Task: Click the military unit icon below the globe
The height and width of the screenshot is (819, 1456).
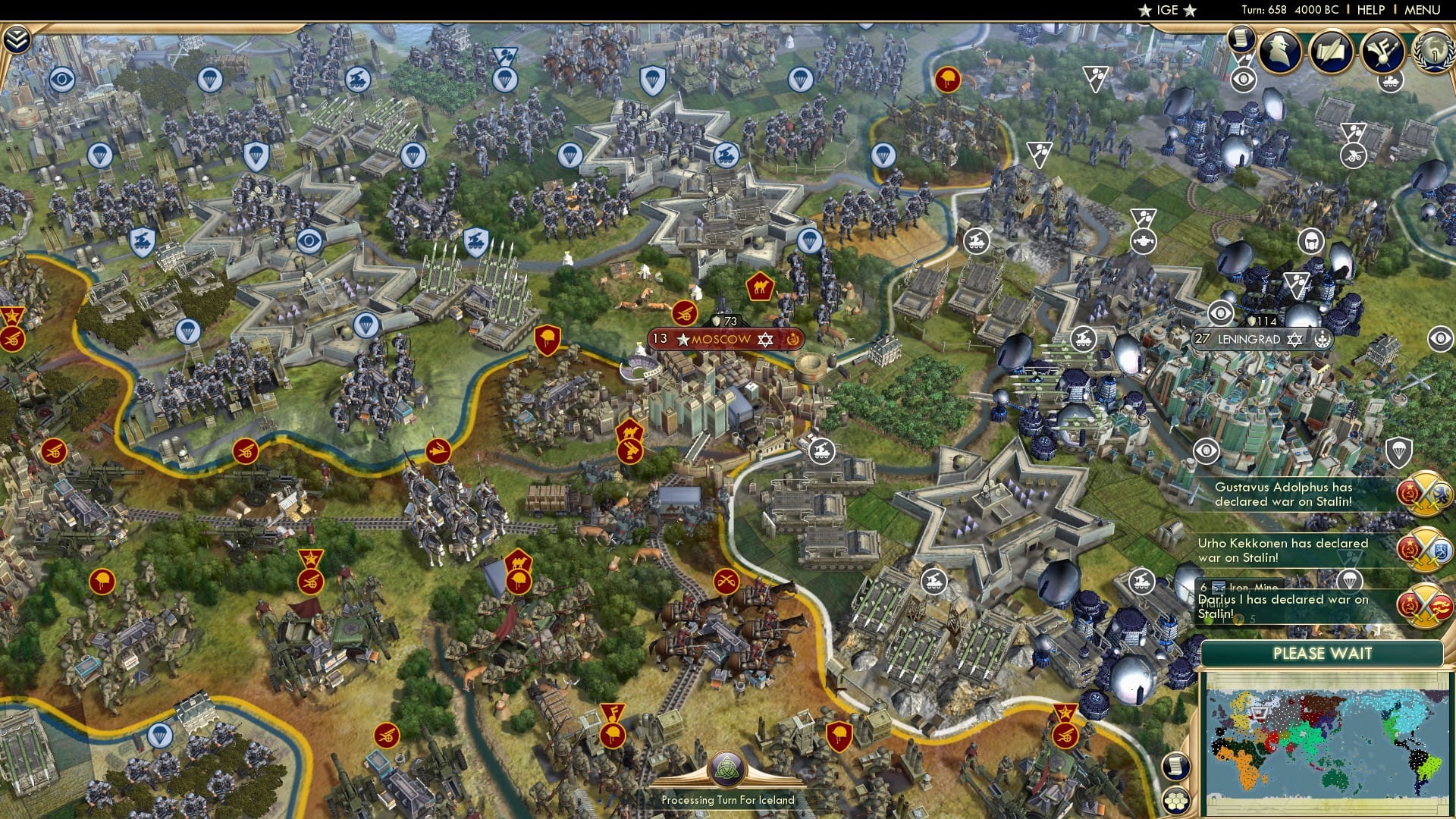Action: 1390,83
